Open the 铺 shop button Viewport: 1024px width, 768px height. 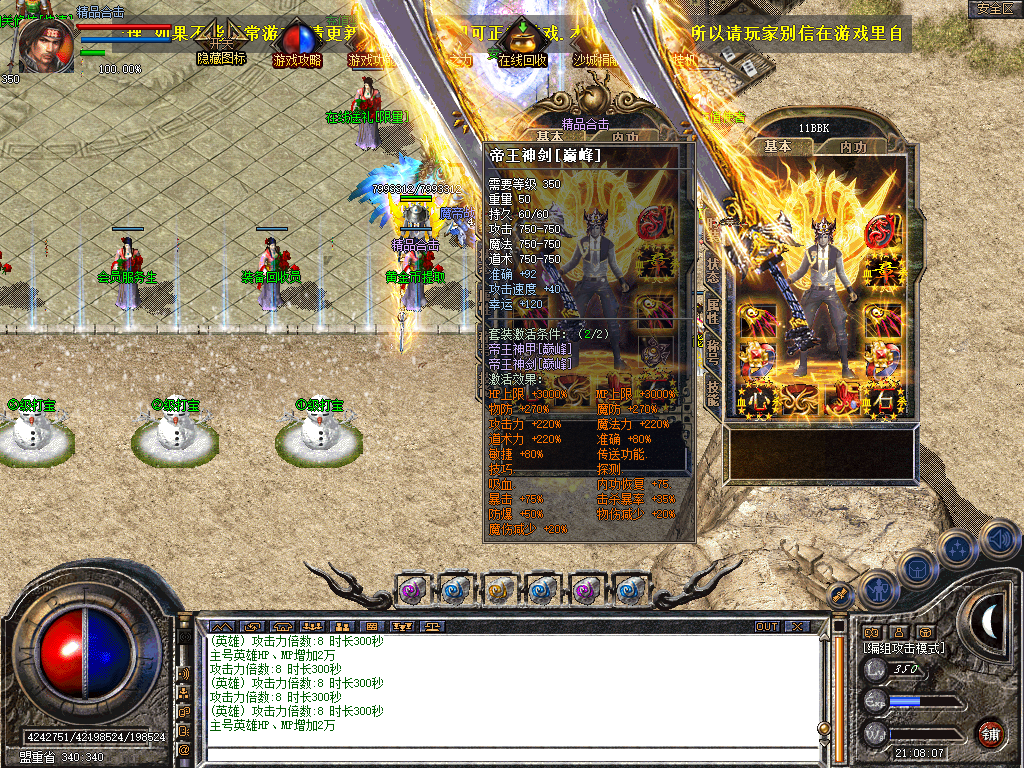[991, 733]
